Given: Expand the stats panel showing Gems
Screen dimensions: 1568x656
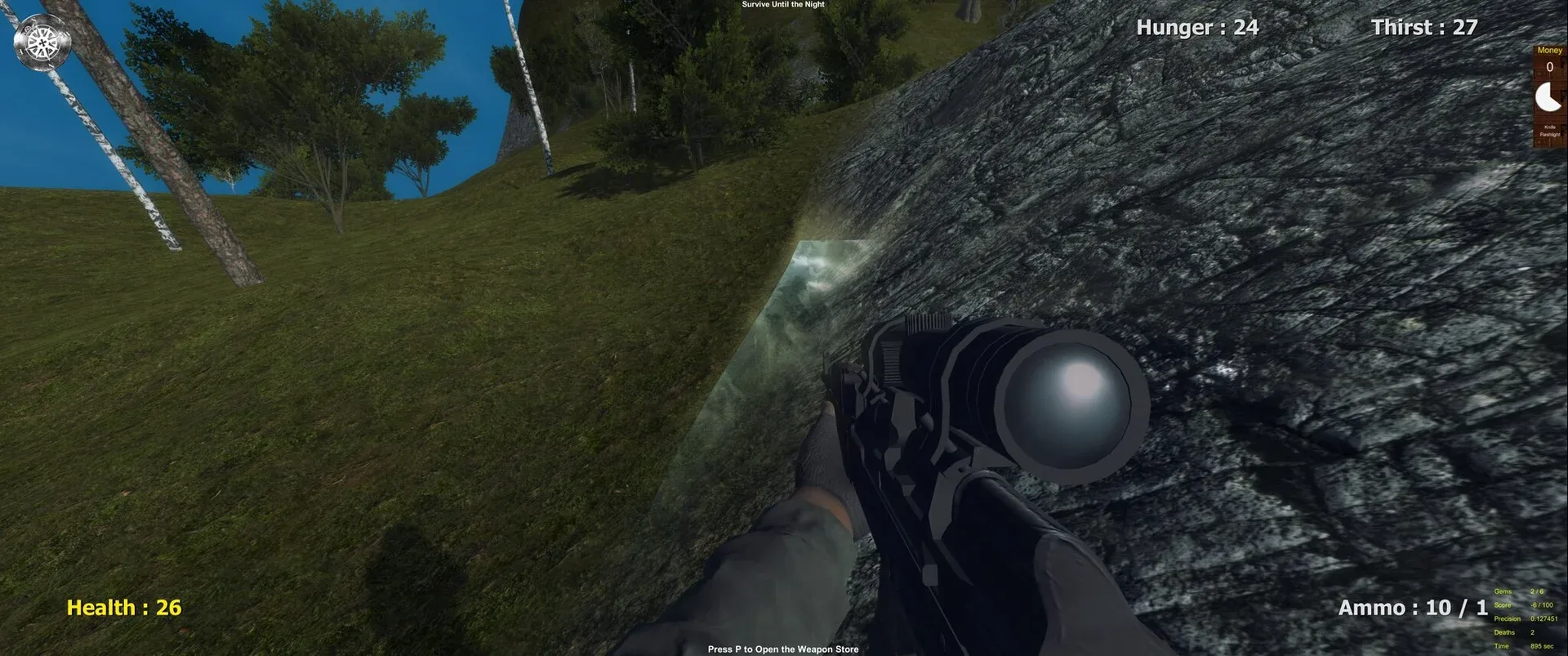Looking at the screenshot, I should (x=1522, y=591).
